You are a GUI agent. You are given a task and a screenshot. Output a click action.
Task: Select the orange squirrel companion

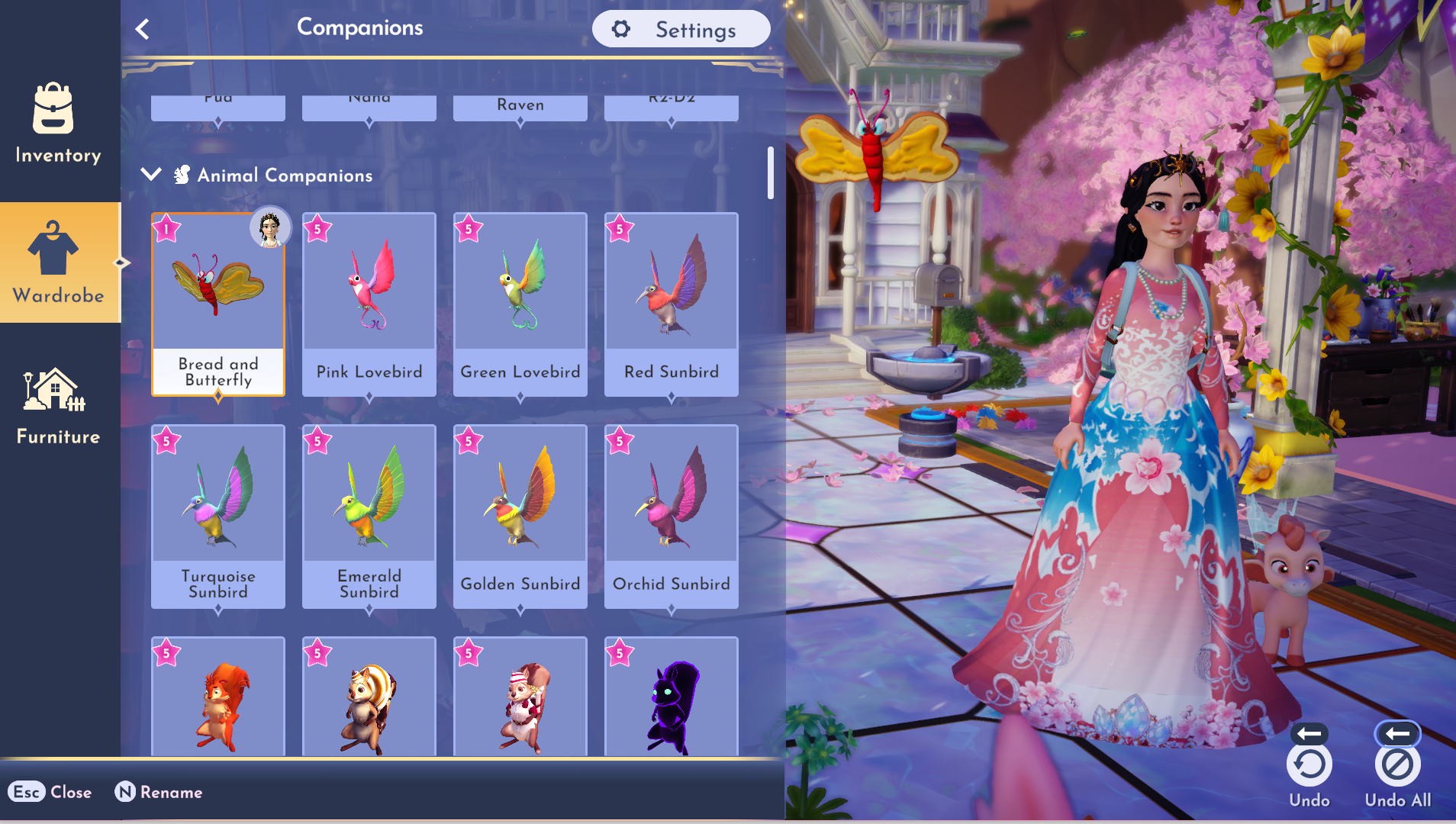(x=218, y=698)
